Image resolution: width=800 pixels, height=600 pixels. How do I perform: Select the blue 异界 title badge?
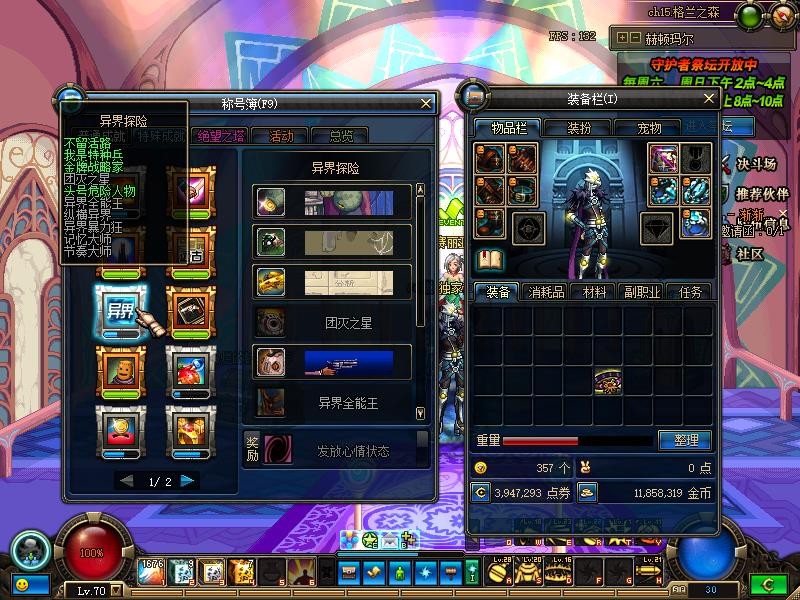(121, 307)
